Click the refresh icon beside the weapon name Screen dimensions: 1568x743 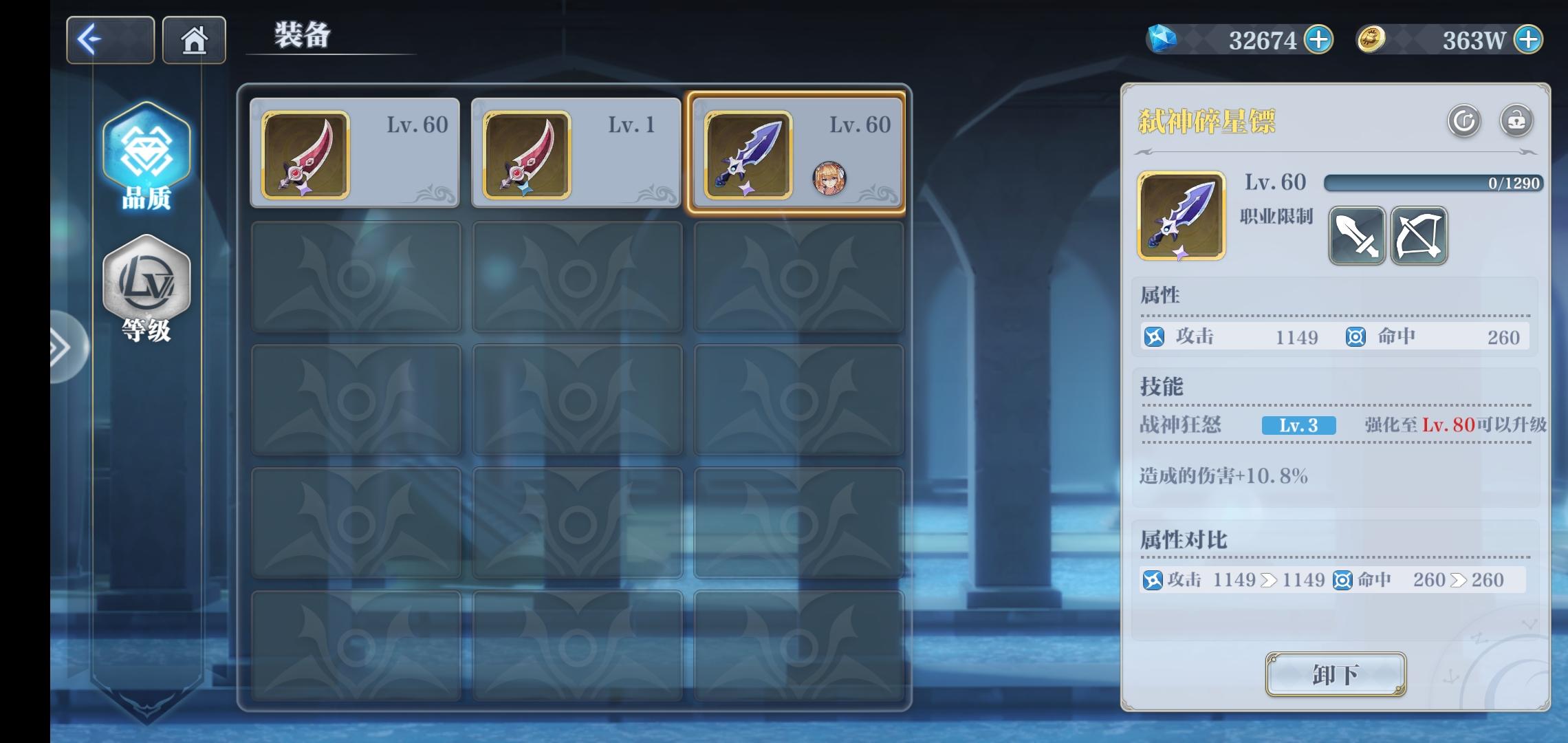[x=1463, y=122]
